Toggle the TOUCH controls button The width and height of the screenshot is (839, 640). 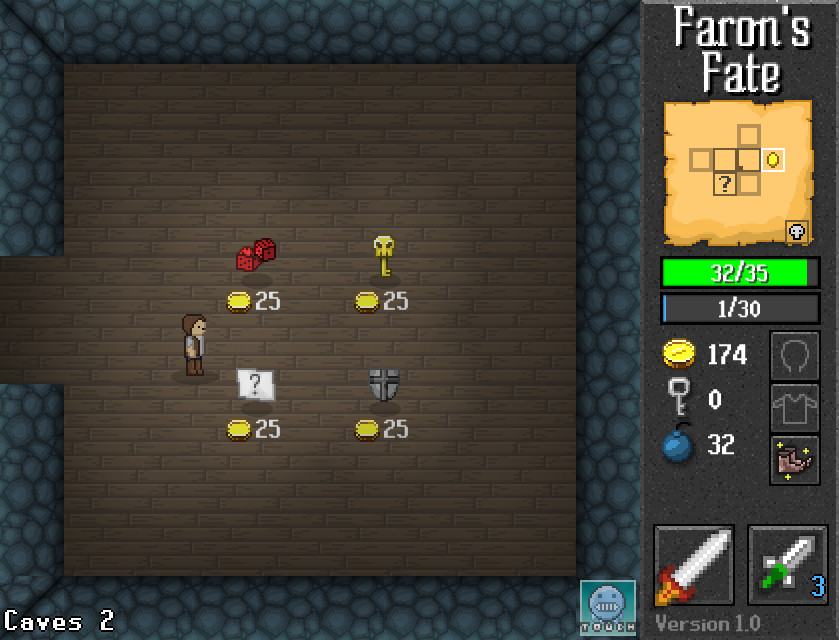608,608
